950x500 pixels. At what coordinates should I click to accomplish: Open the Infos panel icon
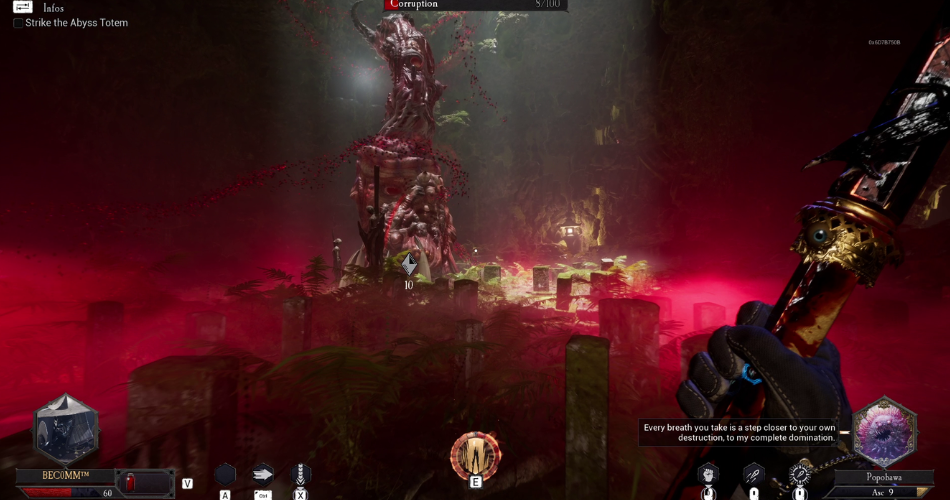click(x=22, y=7)
